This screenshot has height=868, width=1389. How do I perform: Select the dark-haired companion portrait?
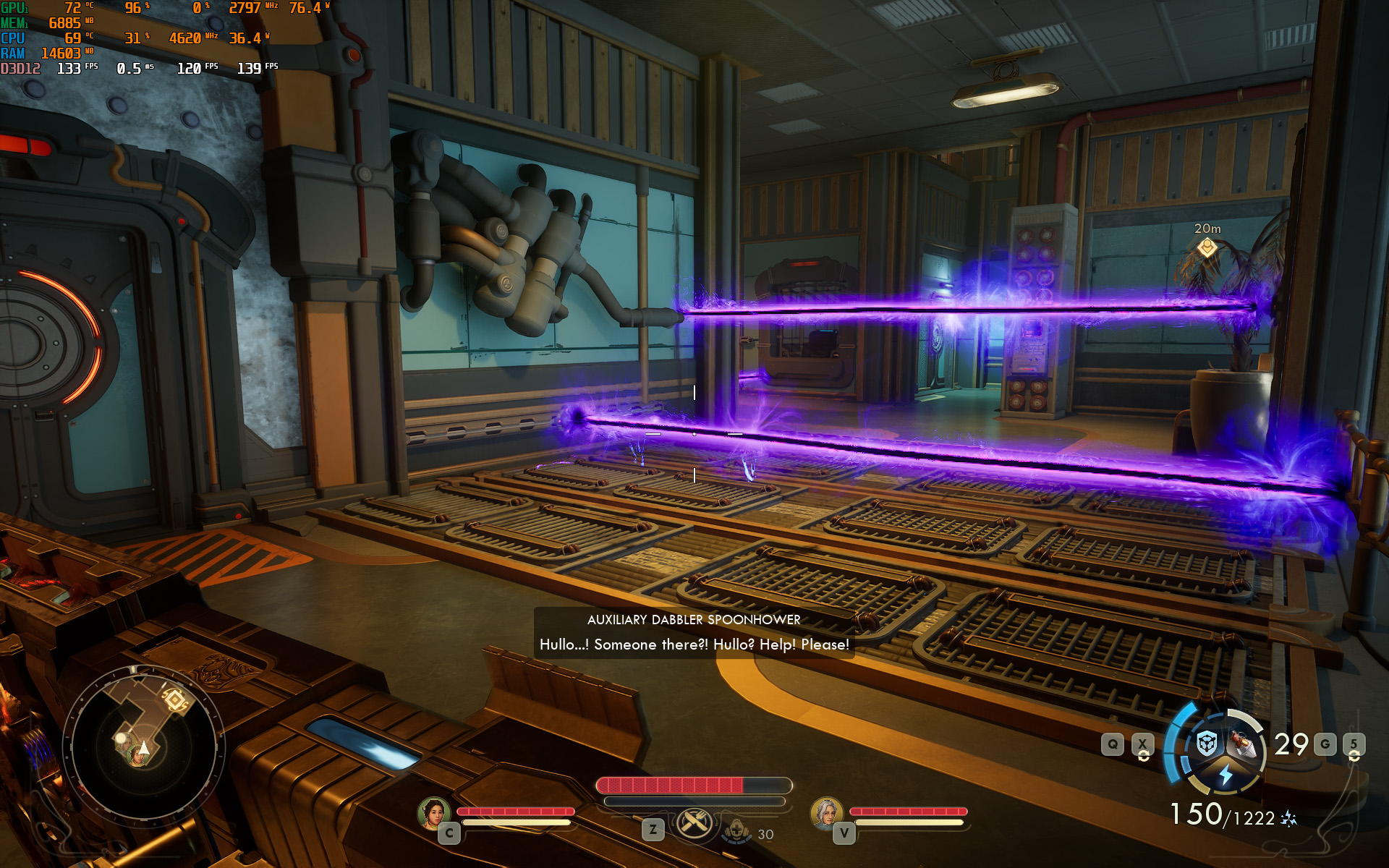433,812
